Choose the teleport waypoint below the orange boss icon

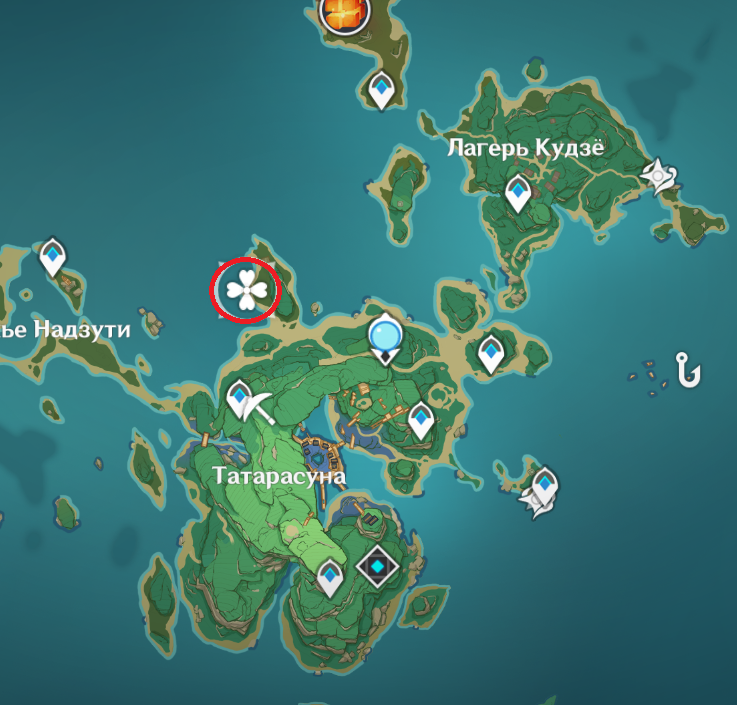381,91
